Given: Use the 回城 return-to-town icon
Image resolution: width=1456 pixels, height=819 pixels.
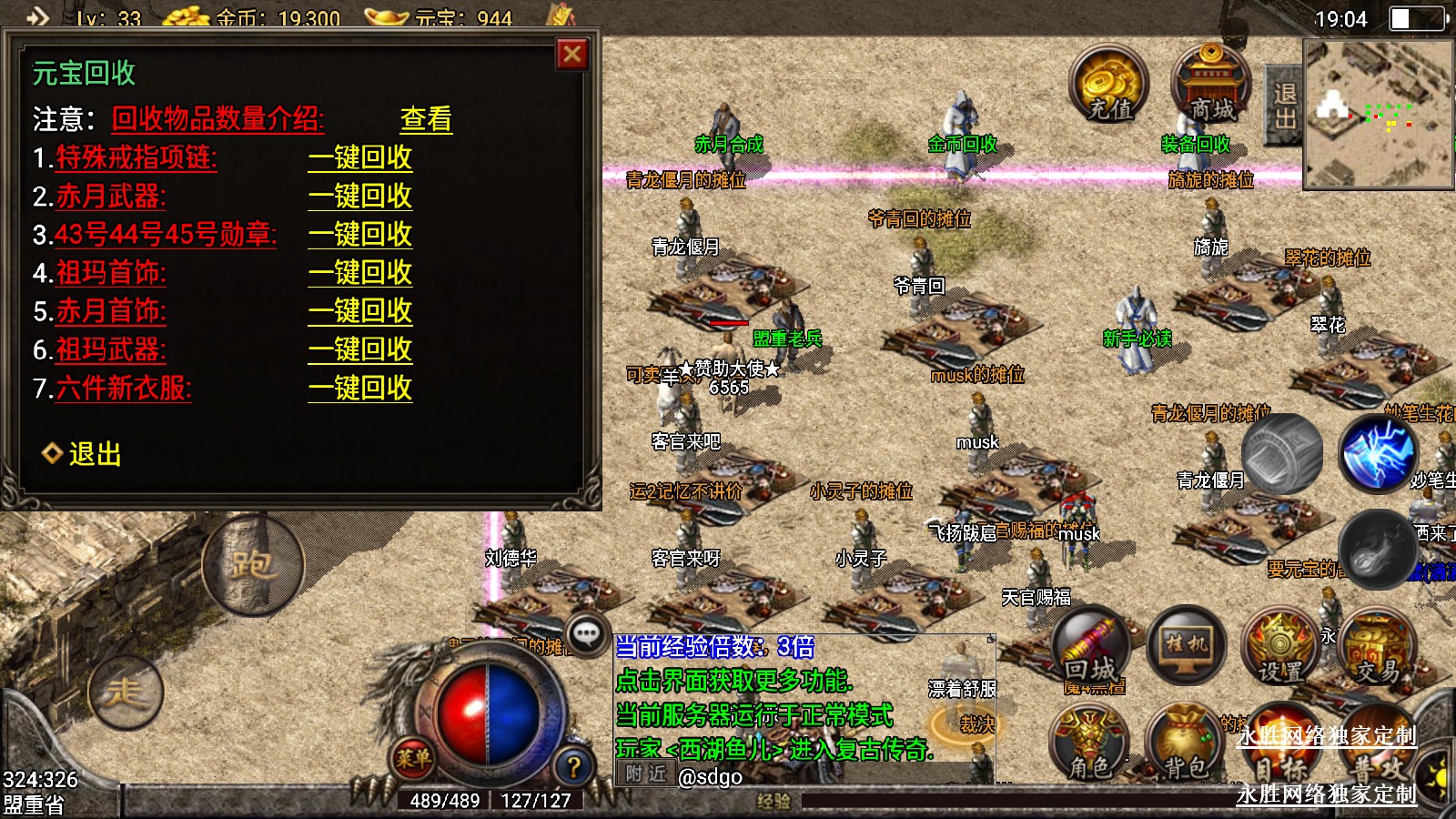Looking at the screenshot, I should [x=1091, y=648].
